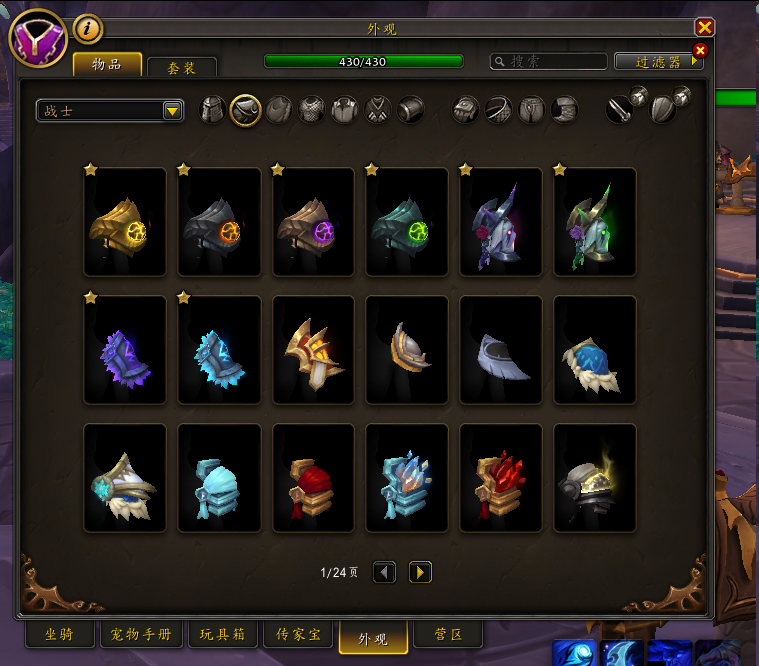Open the 营区 tab

point(448,634)
